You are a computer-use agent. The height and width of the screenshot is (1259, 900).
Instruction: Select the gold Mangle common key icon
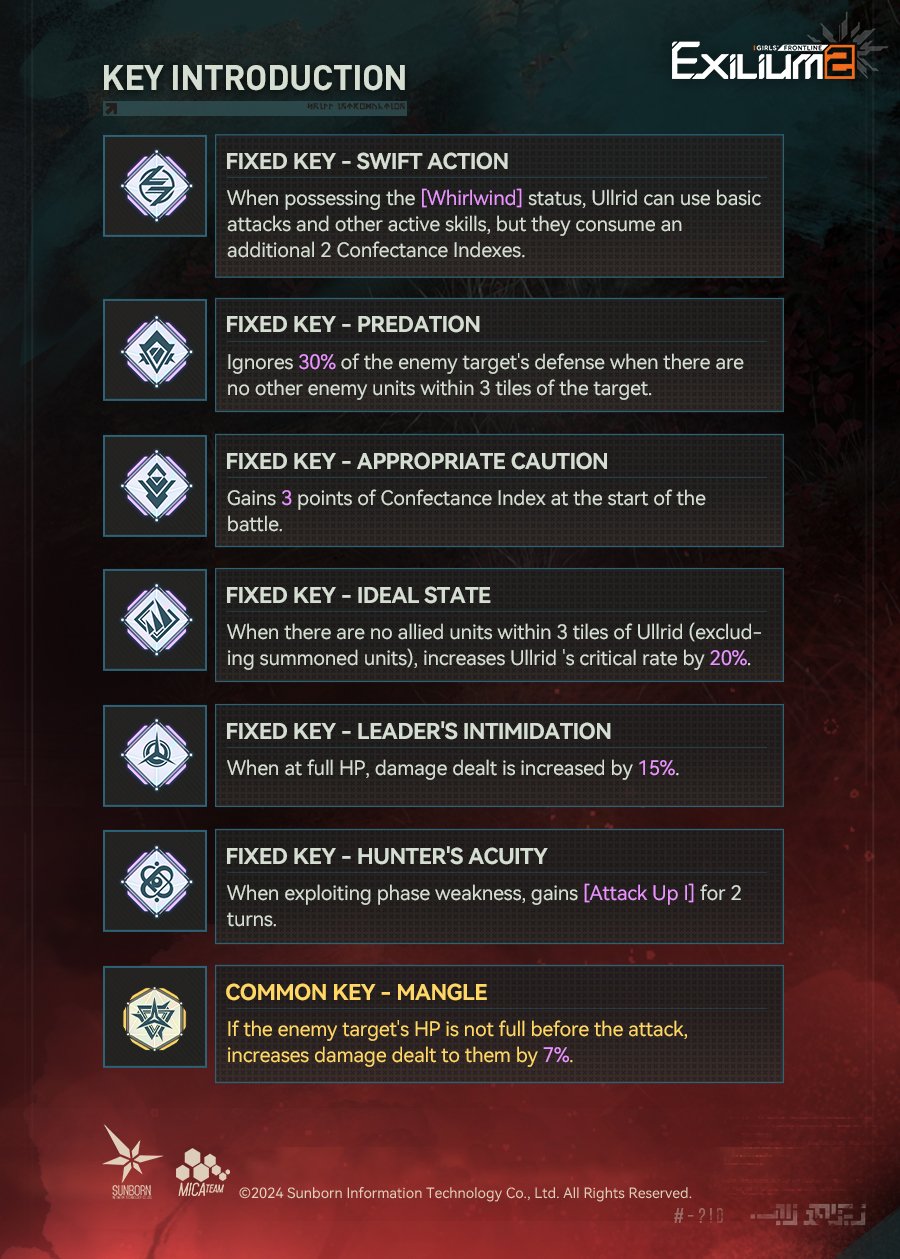[x=155, y=1016]
